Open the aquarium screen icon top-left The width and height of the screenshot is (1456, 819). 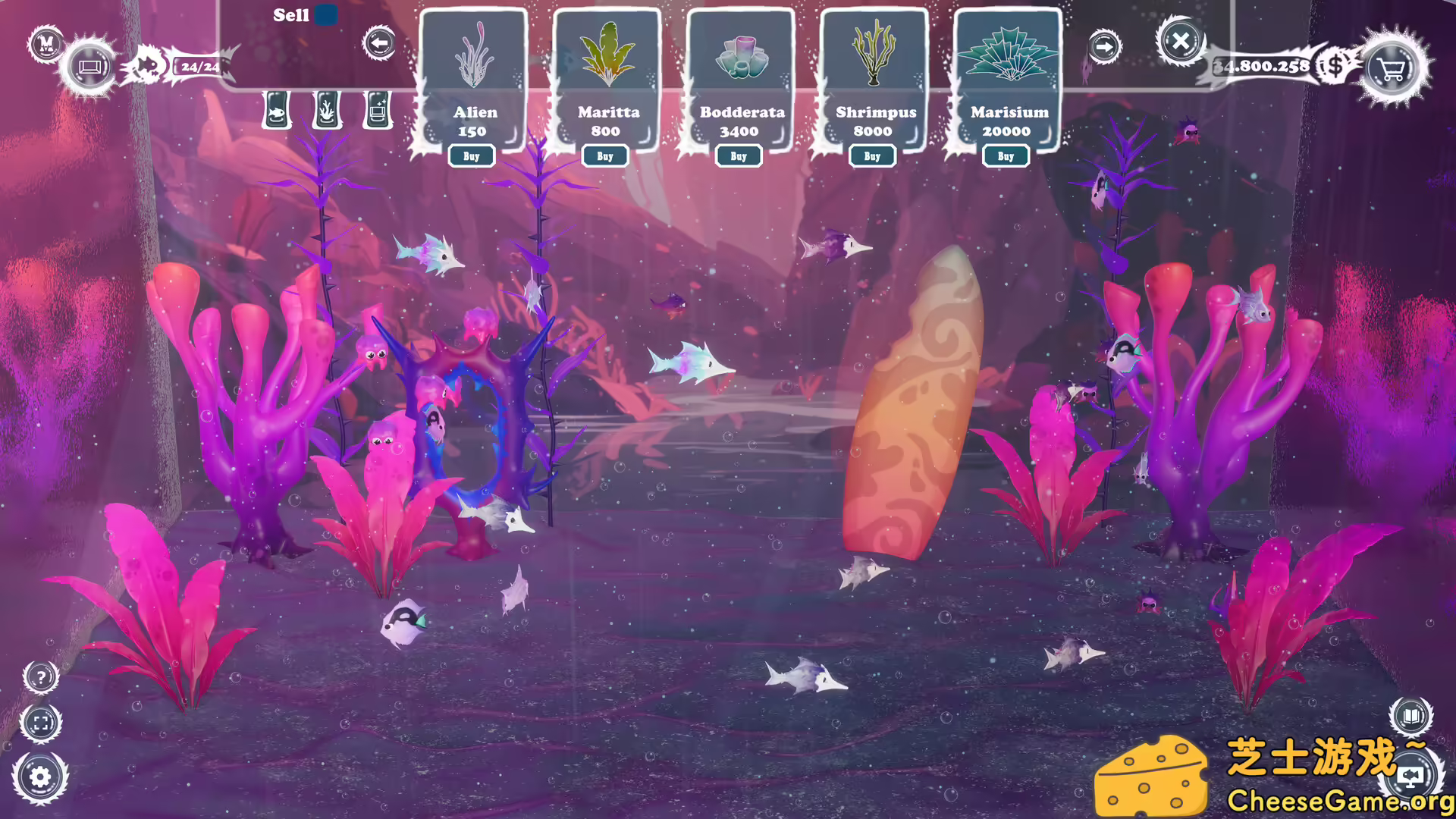point(89,67)
